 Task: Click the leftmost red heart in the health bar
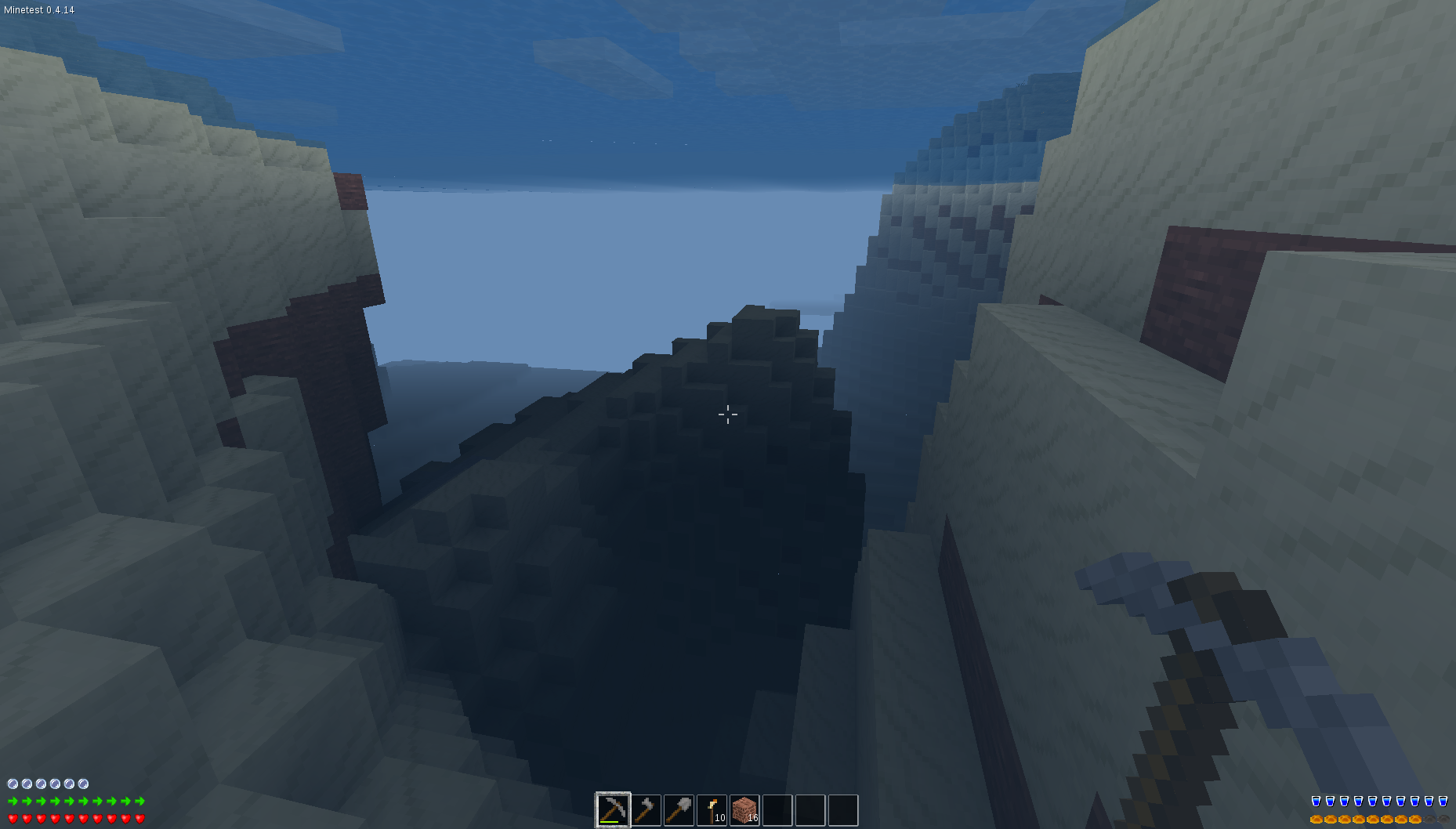pyautogui.click(x=13, y=820)
